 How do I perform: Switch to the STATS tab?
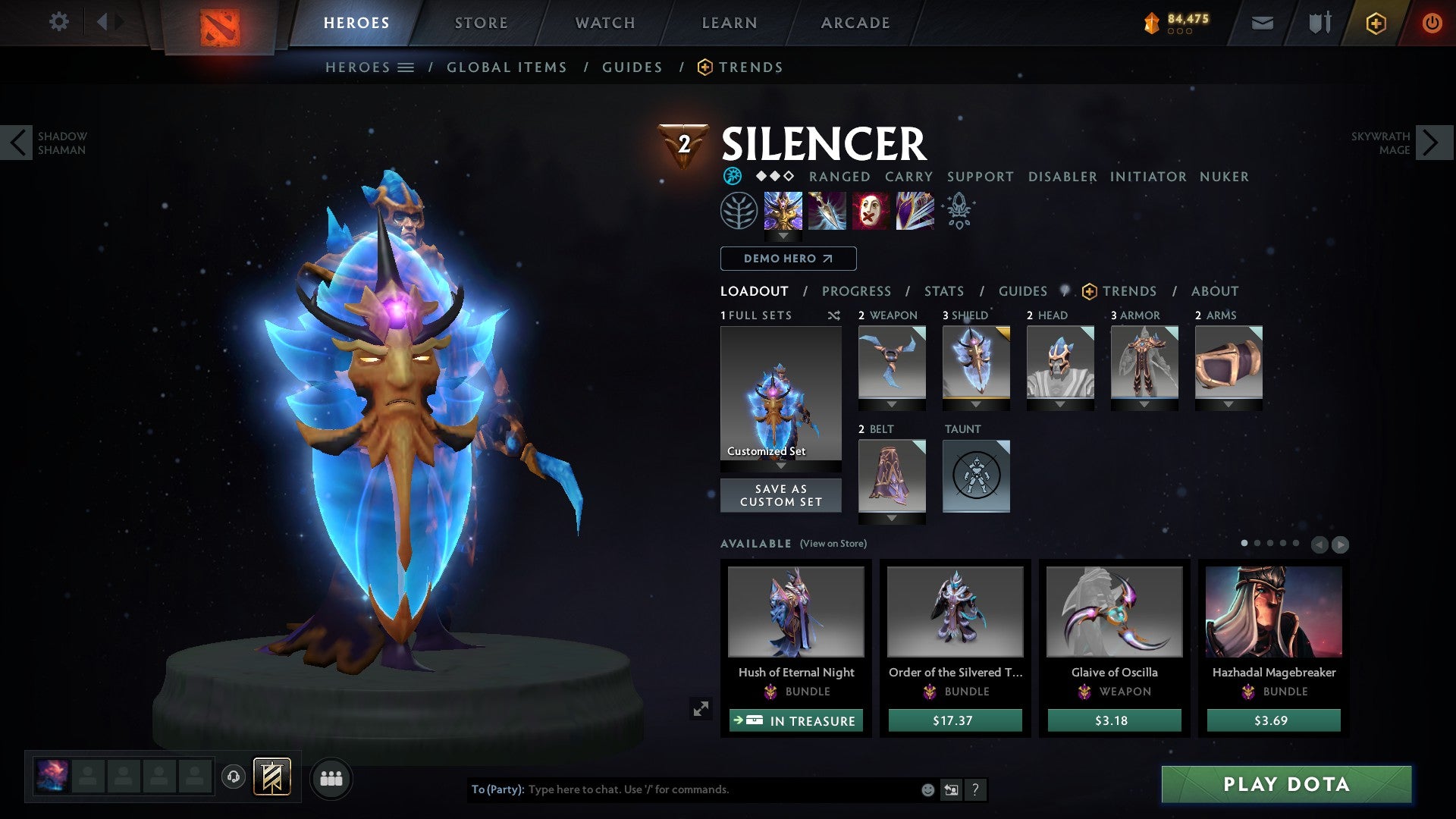click(943, 291)
